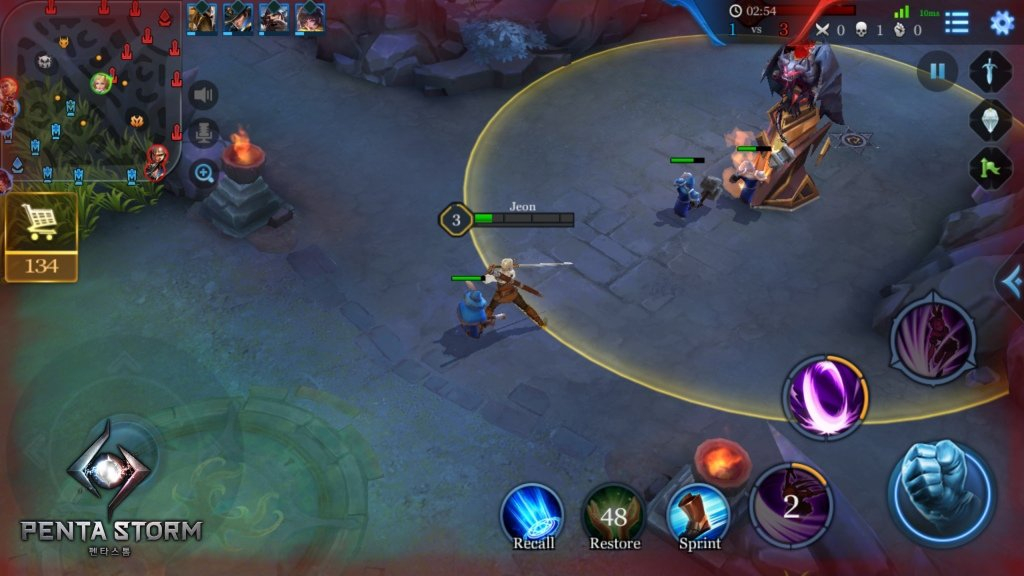Activate the Sprint talent
The height and width of the screenshot is (576, 1024).
pos(698,513)
